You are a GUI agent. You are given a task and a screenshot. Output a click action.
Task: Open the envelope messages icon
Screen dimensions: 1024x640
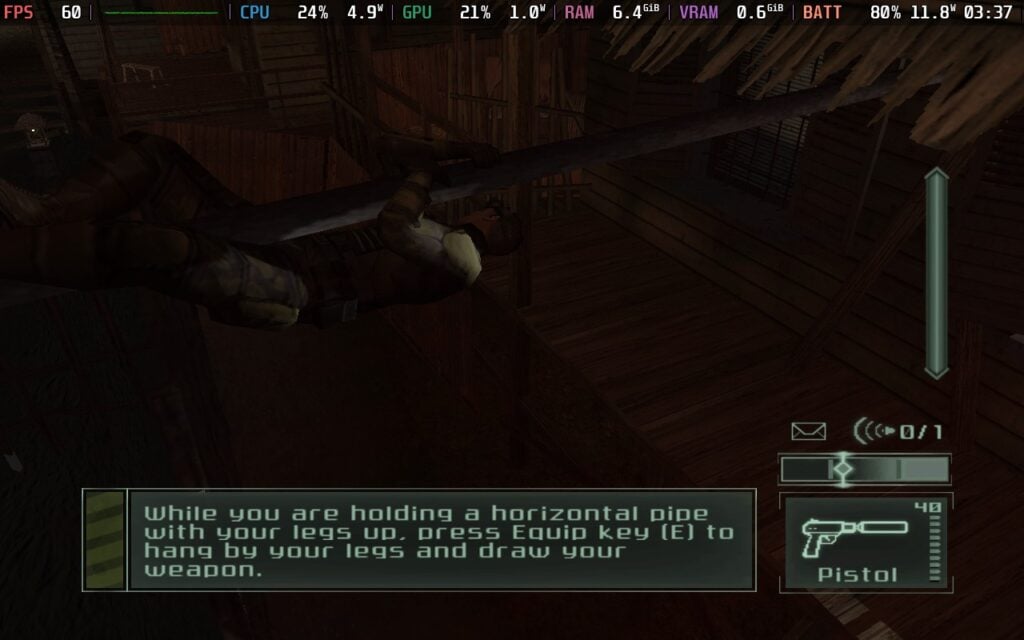click(809, 431)
